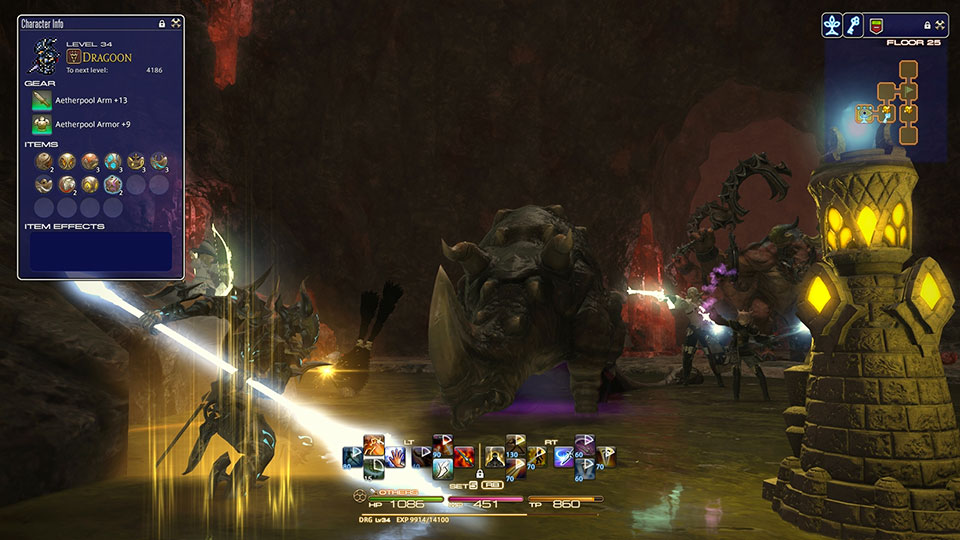Image resolution: width=960 pixels, height=540 pixels.
Task: Toggle the hotbar padlock
Action: pyautogui.click(x=479, y=473)
